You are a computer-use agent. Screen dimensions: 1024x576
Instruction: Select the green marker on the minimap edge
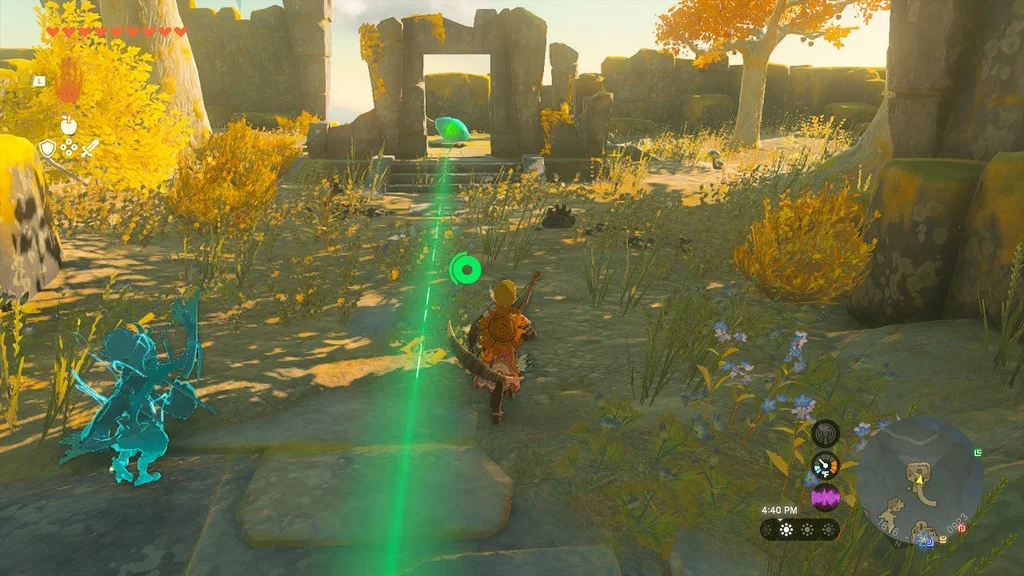(x=978, y=454)
